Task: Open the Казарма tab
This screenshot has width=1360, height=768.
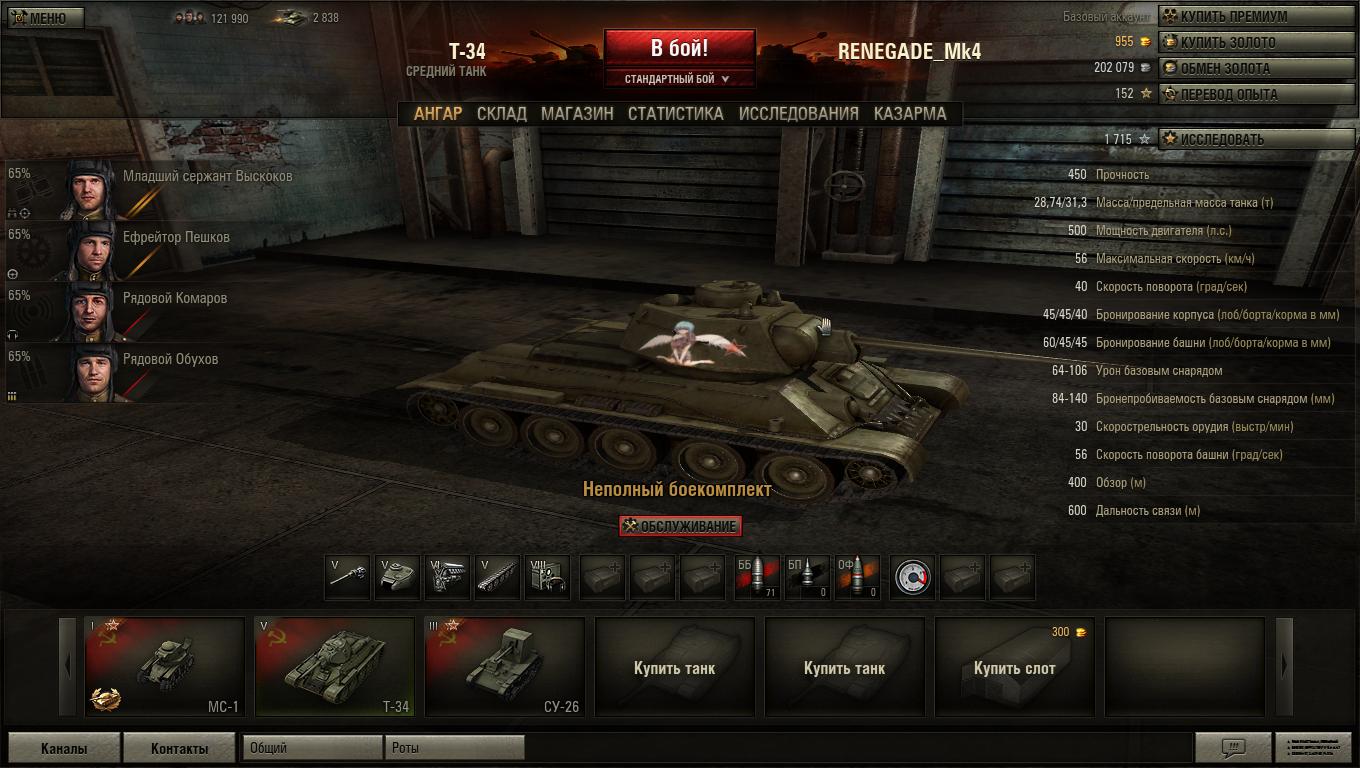Action: coord(909,114)
